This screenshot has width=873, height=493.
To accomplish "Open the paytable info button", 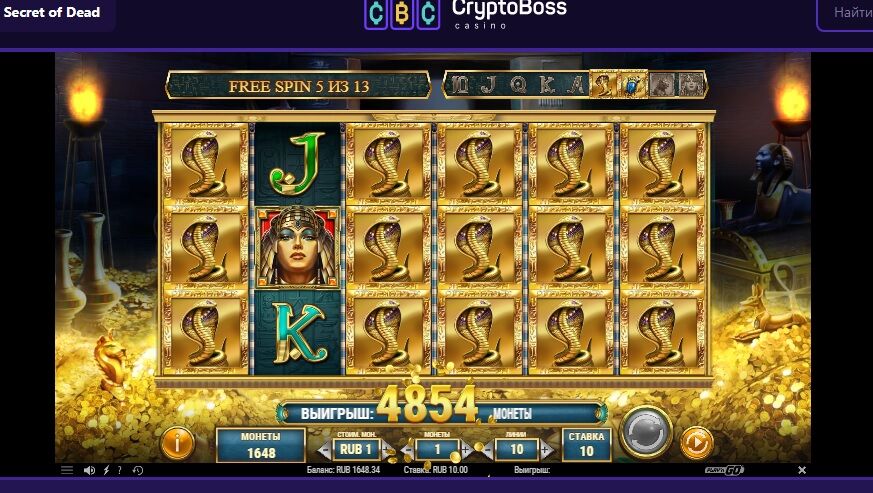I will pyautogui.click(x=178, y=443).
